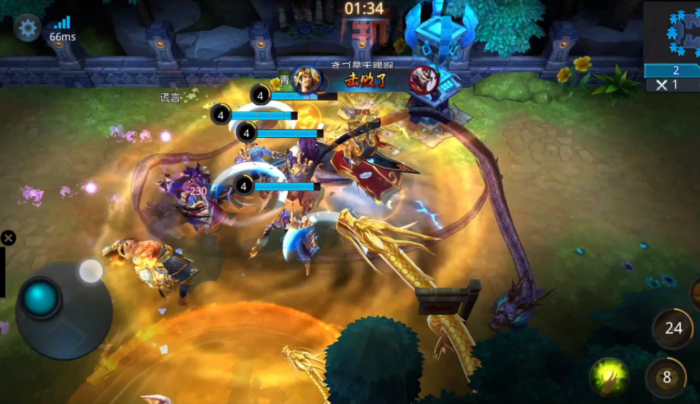700x404 pixels.
Task: Click the cyan movement joystick knob
Action: 42,298
